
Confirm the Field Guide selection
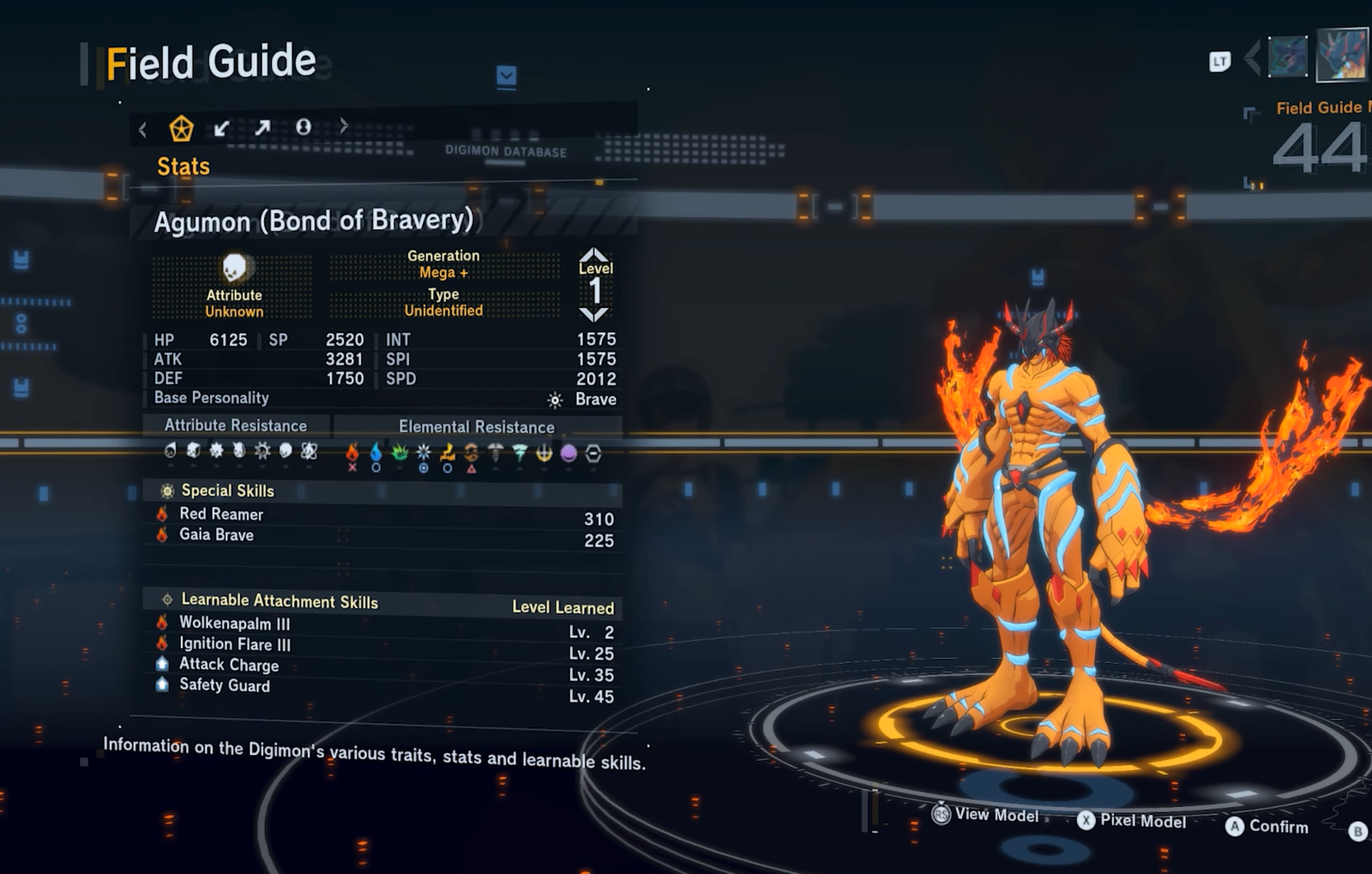click(x=1267, y=826)
